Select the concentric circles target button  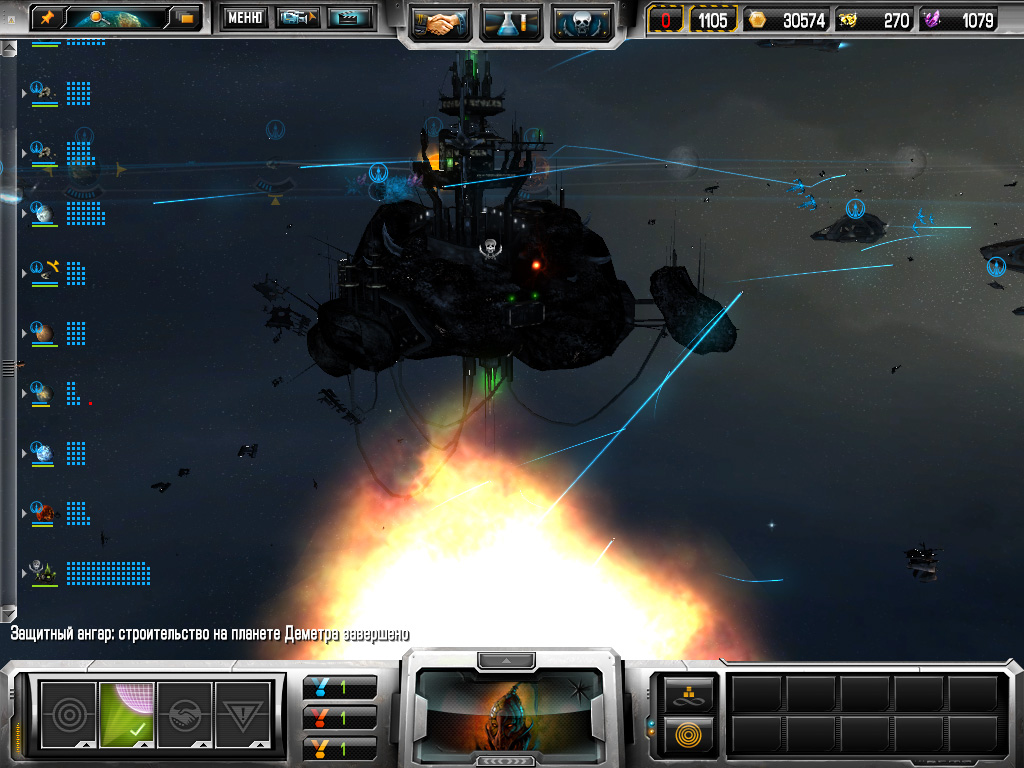pos(68,714)
